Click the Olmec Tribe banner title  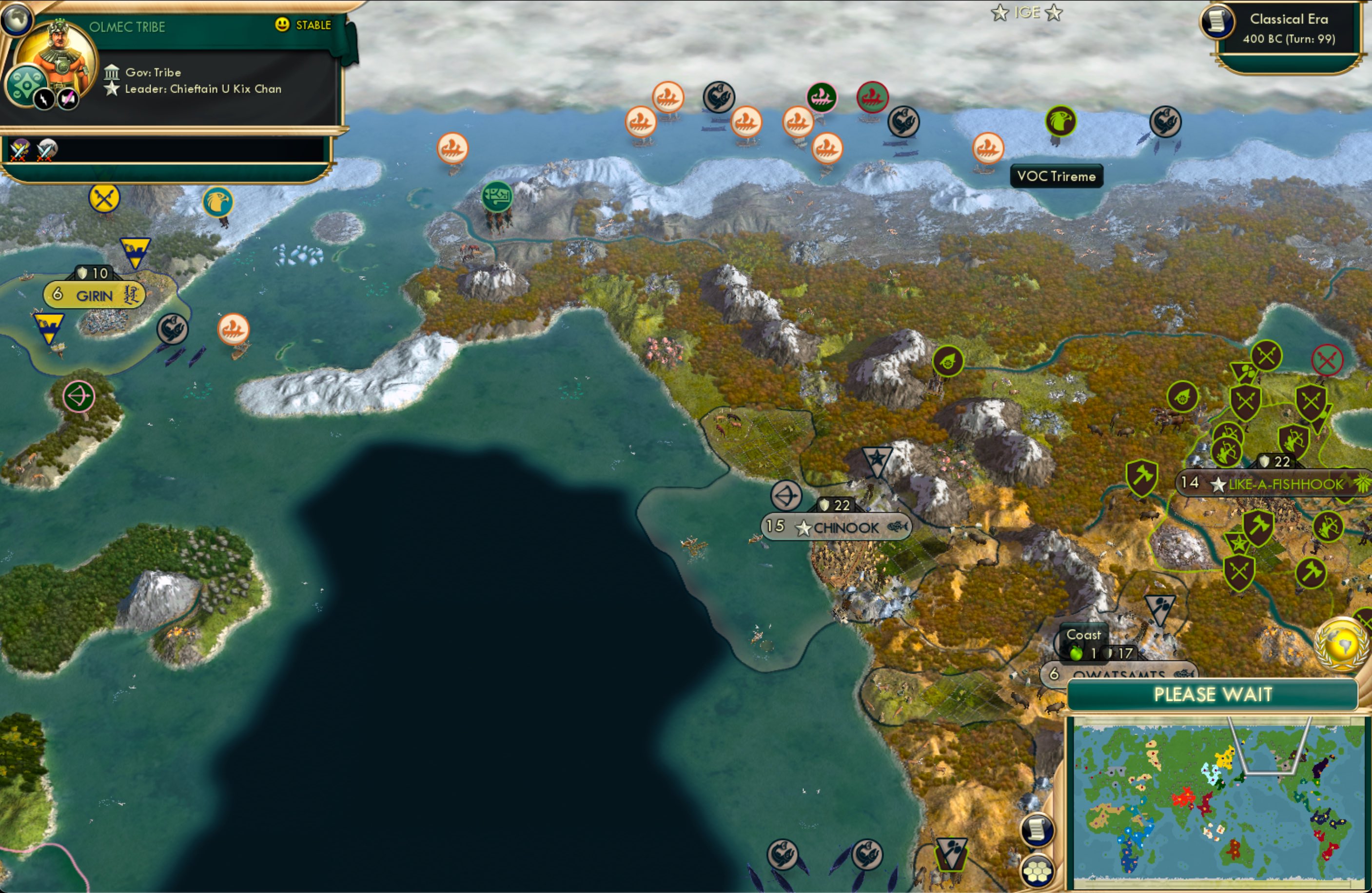pos(127,26)
